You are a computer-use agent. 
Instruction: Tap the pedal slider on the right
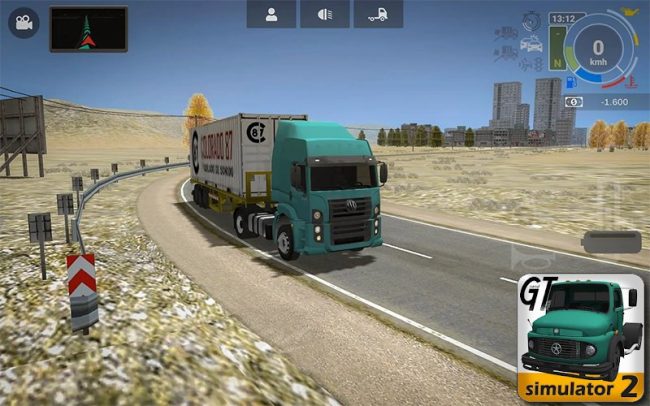point(610,243)
